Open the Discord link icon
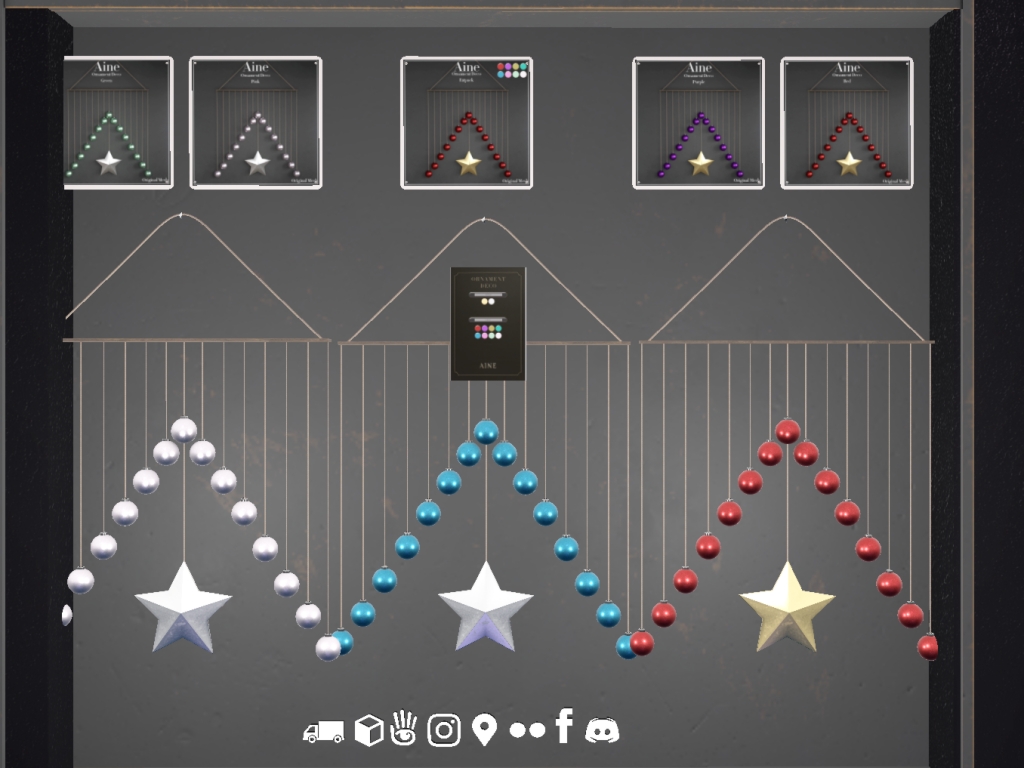The width and height of the screenshot is (1024, 768). pyautogui.click(x=602, y=730)
